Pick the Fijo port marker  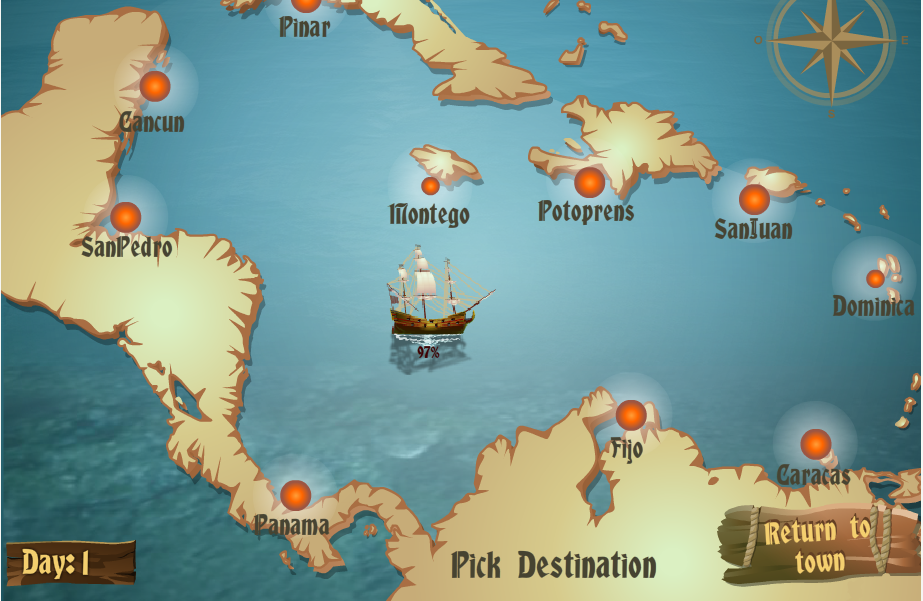click(631, 415)
